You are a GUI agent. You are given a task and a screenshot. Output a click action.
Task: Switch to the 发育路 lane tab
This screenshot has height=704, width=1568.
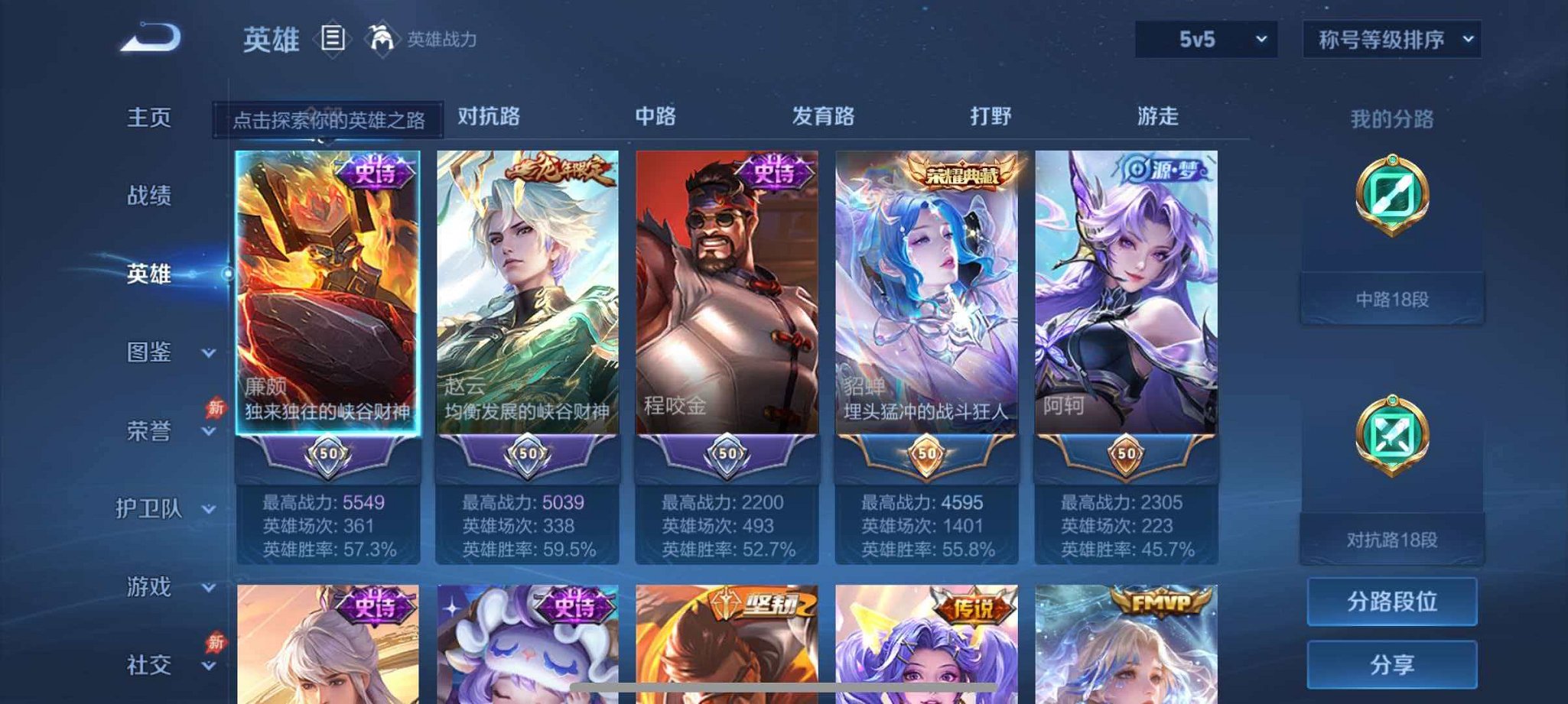coord(825,116)
